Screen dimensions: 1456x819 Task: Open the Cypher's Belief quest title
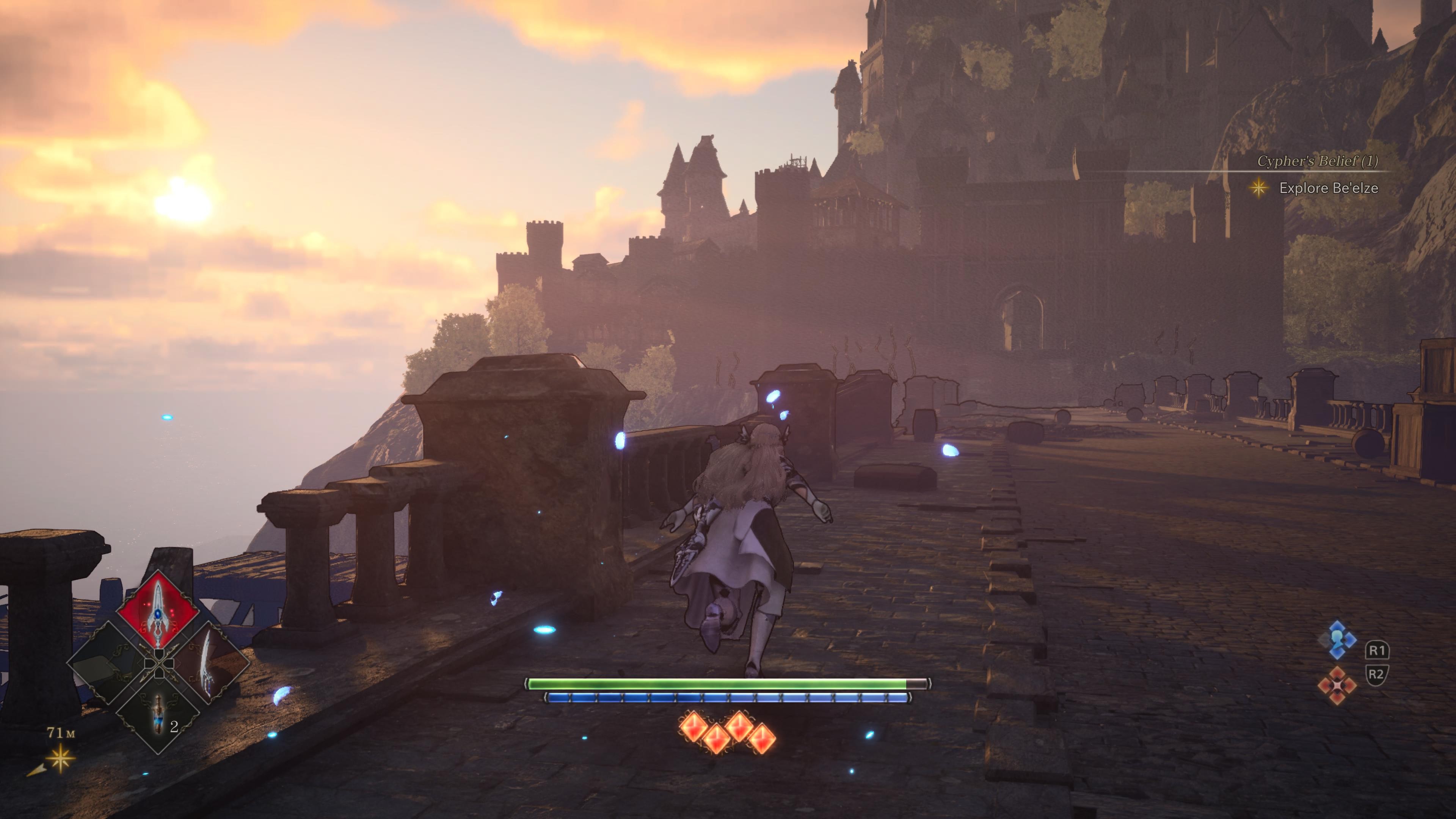coord(1317,161)
